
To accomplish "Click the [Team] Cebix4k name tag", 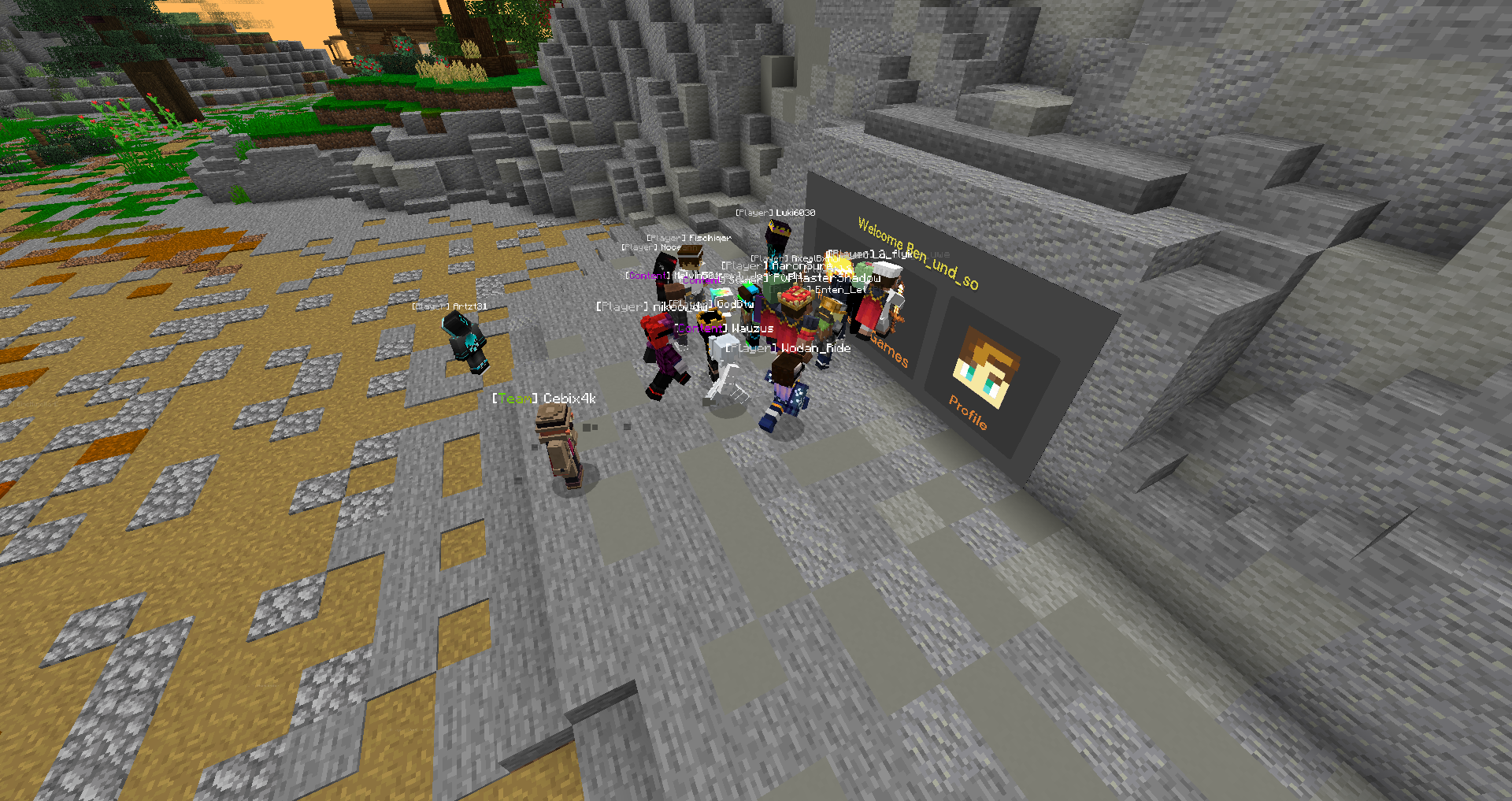I will pyautogui.click(x=541, y=399).
